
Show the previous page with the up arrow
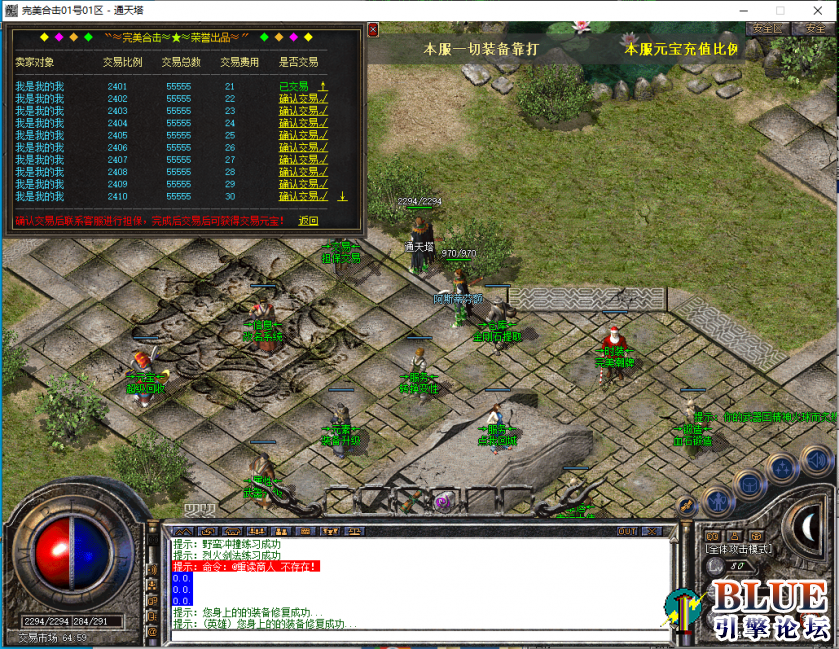click(x=323, y=87)
